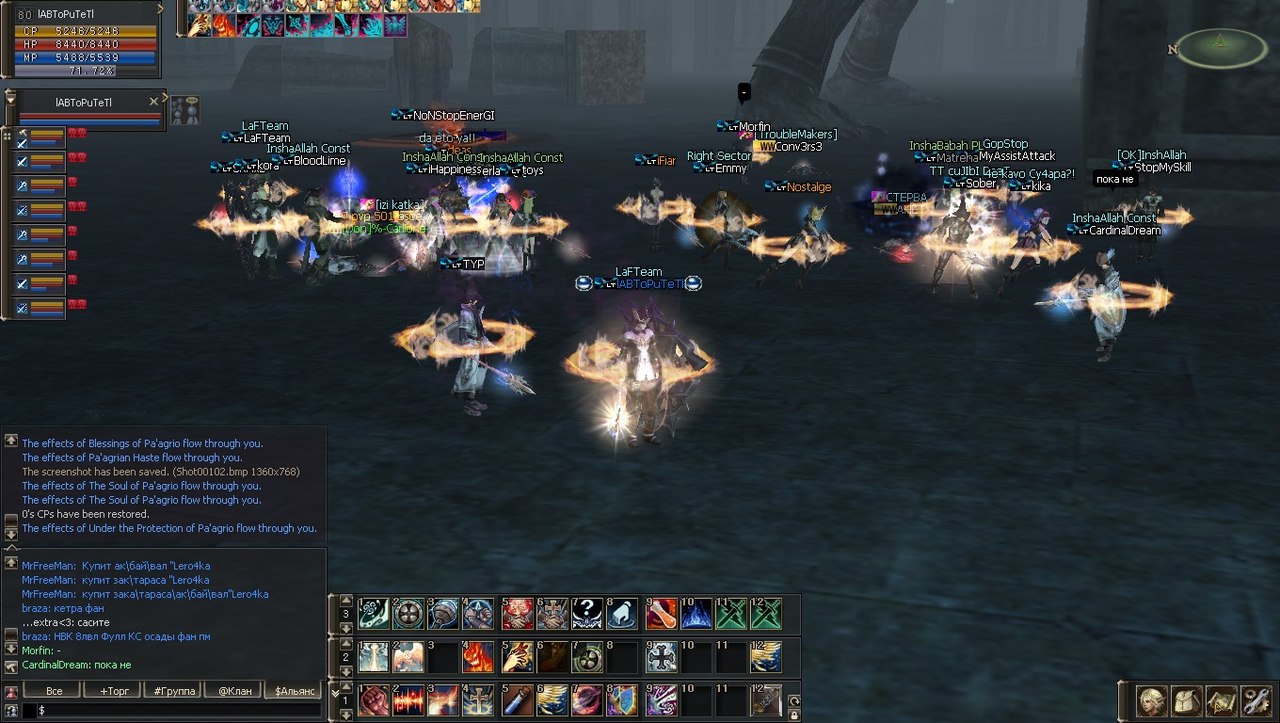Open the inventory backpack
The height and width of the screenshot is (723, 1280).
[1186, 700]
